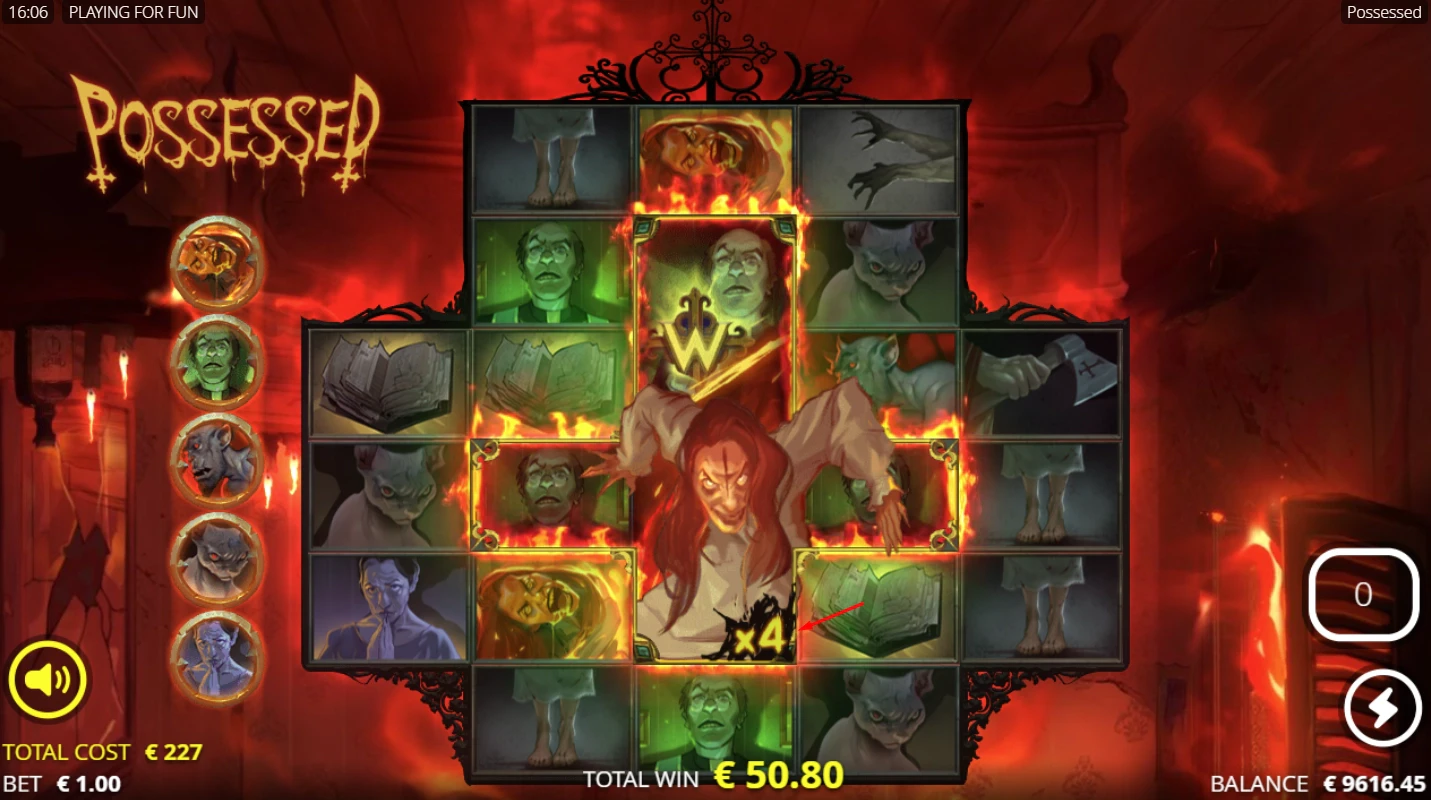
Task: Mute game audio with the yellow speaker
Action: click(x=47, y=679)
